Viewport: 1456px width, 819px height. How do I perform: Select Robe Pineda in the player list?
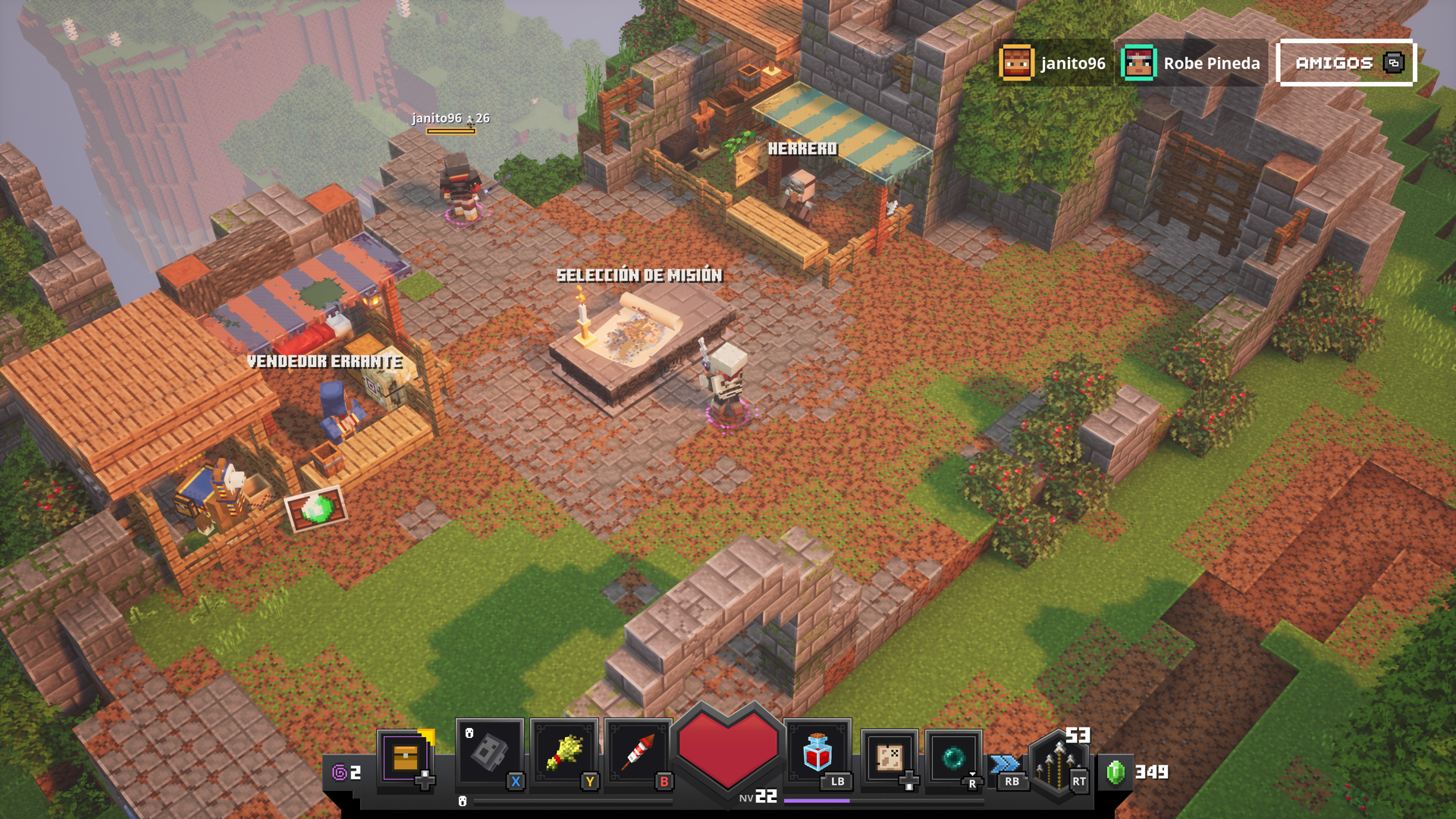1192,63
